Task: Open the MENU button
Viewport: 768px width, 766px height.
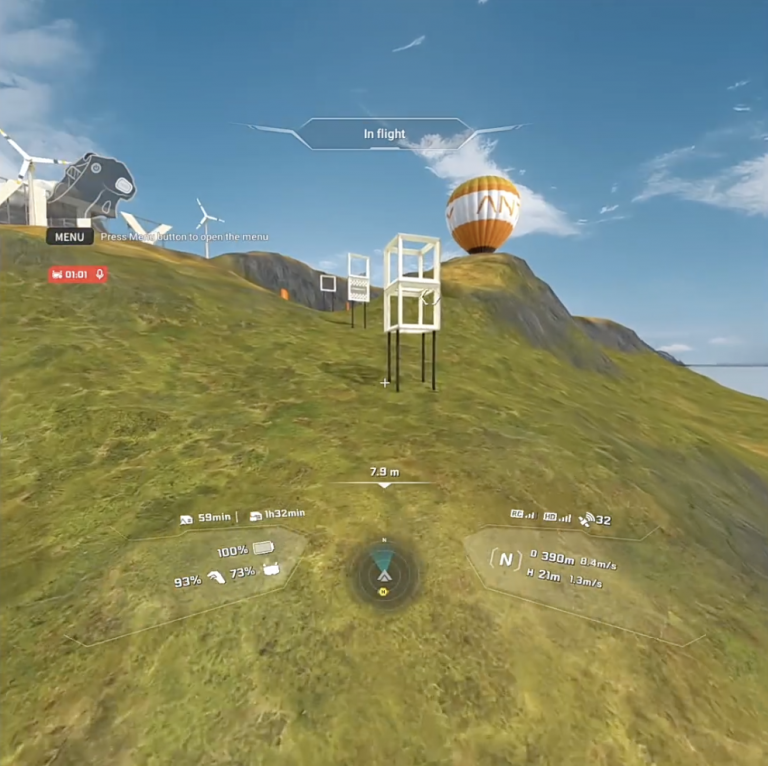Action: point(70,237)
